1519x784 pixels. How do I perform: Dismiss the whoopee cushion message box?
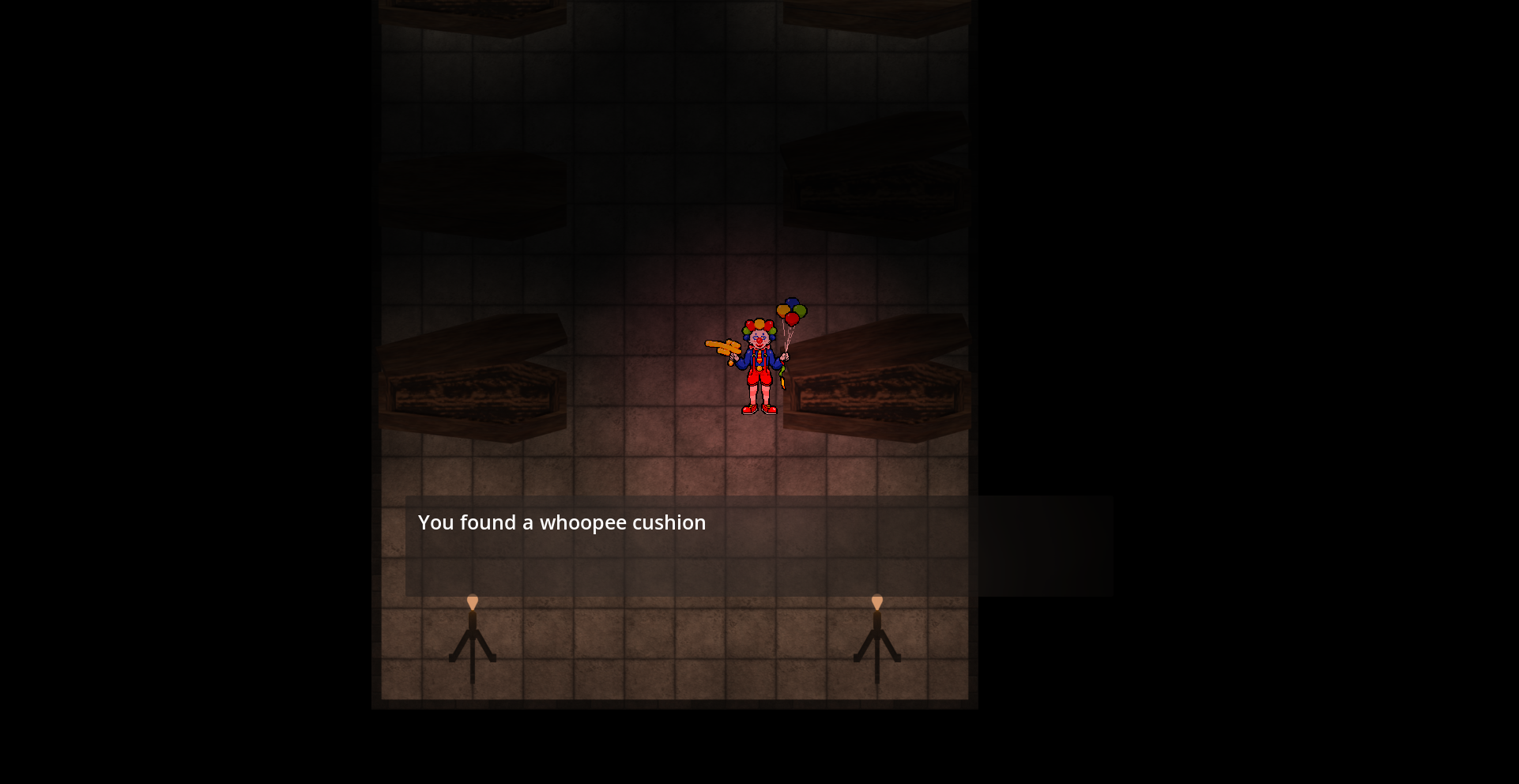(759, 545)
